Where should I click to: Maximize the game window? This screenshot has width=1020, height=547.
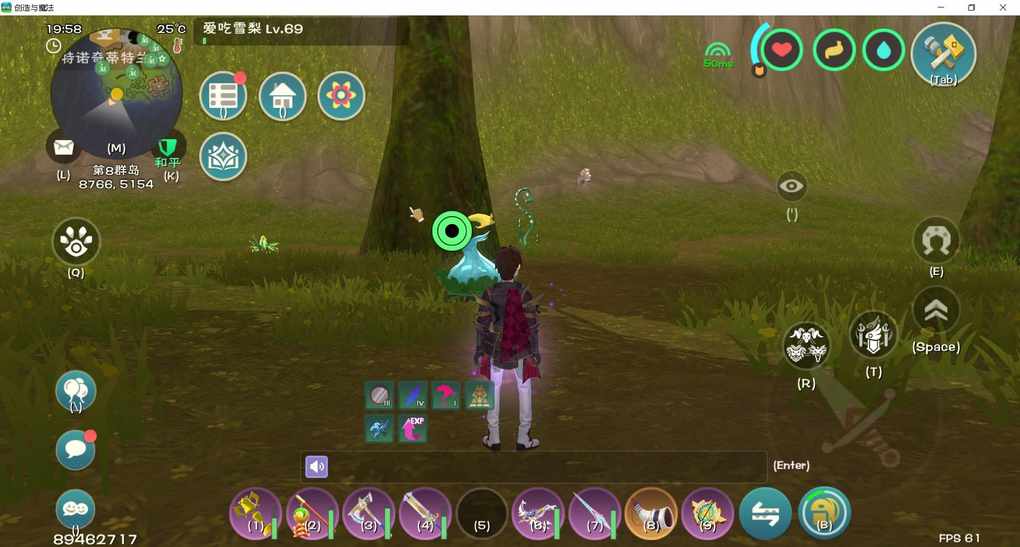tap(971, 7)
